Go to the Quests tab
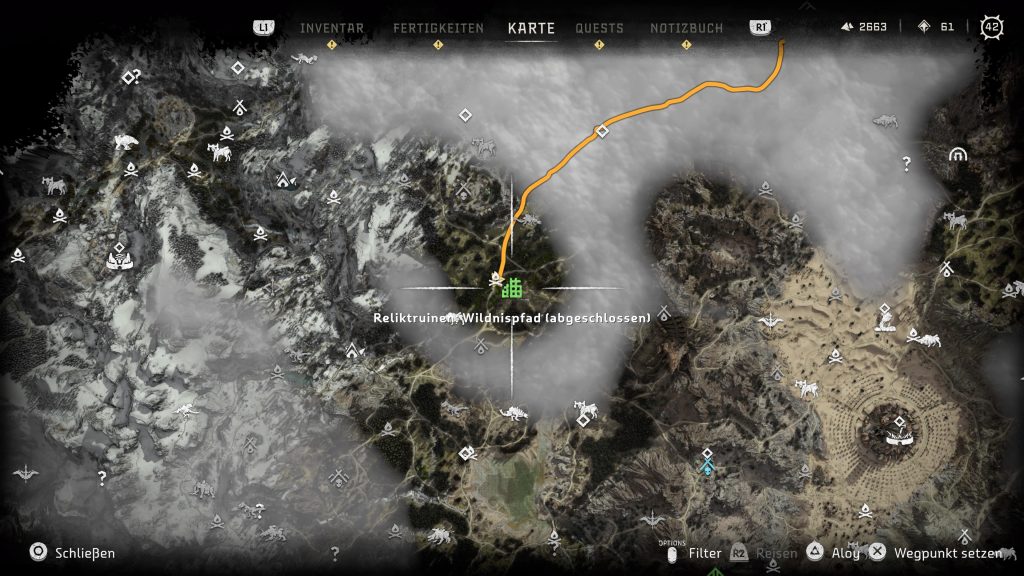This screenshot has height=576, width=1024. pos(599,28)
